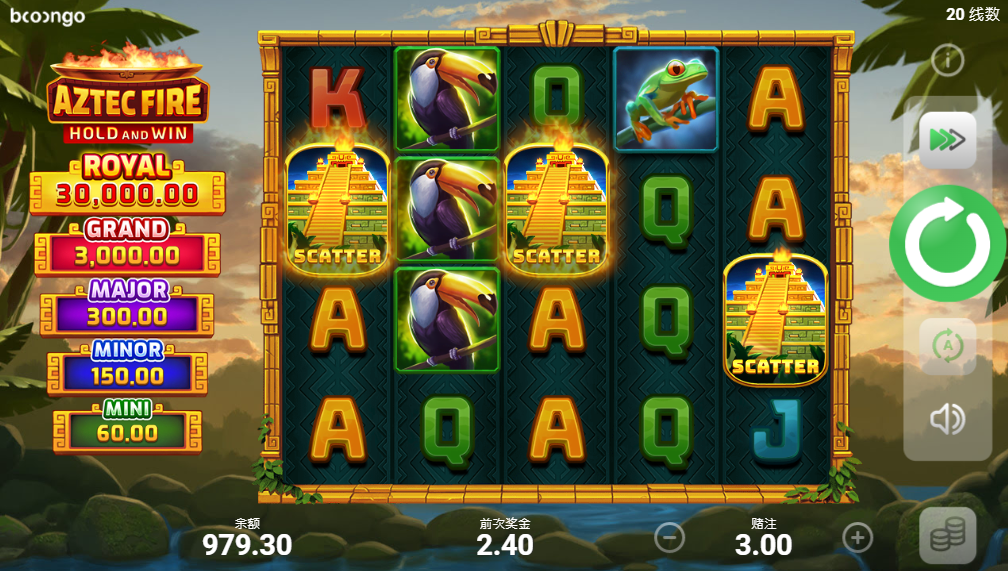Open the coin stack bet menu

point(947,535)
